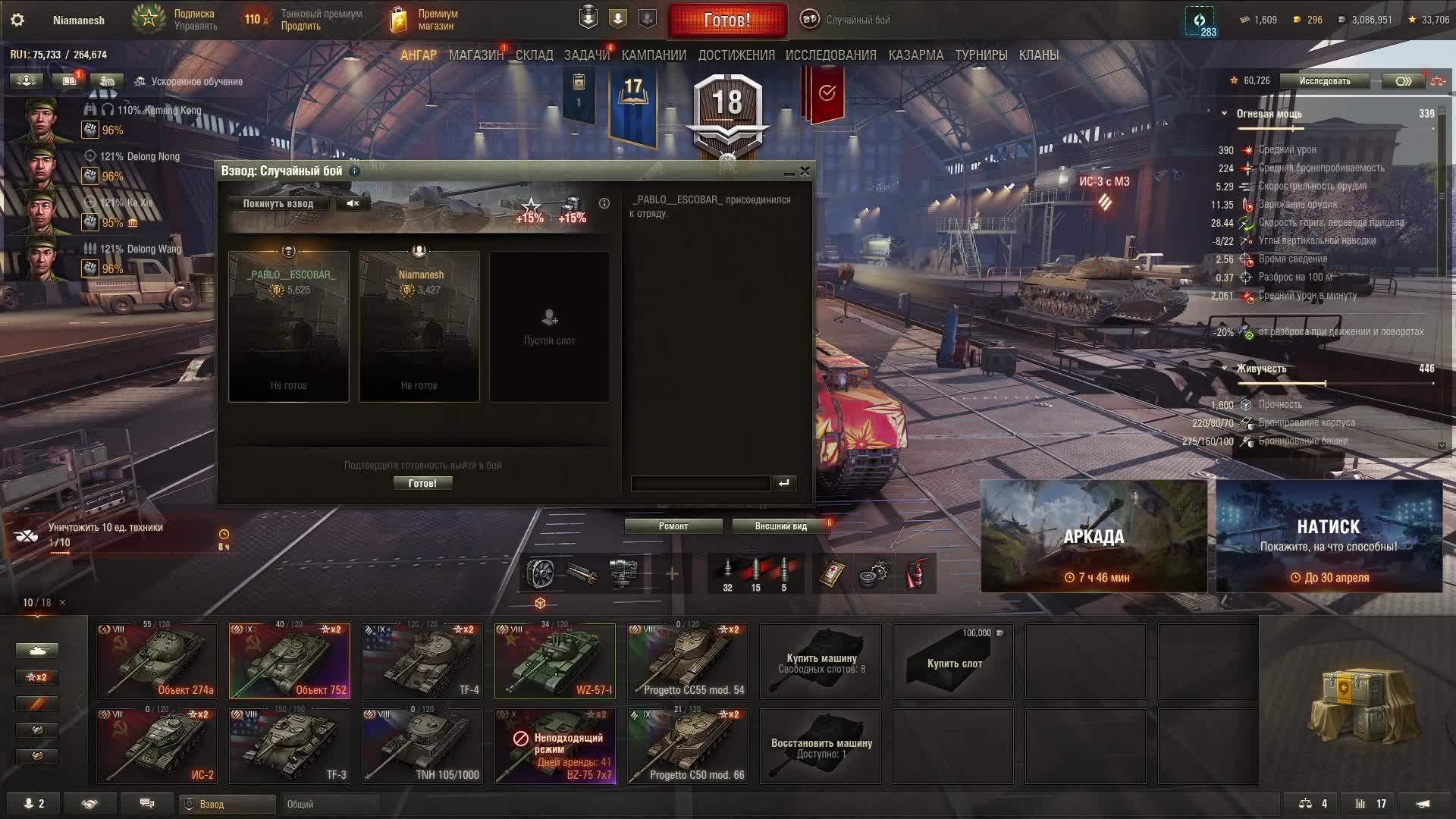Viewport: 1456px width, 819px height.
Task: Open Внешний вид customization
Action: pos(780,526)
